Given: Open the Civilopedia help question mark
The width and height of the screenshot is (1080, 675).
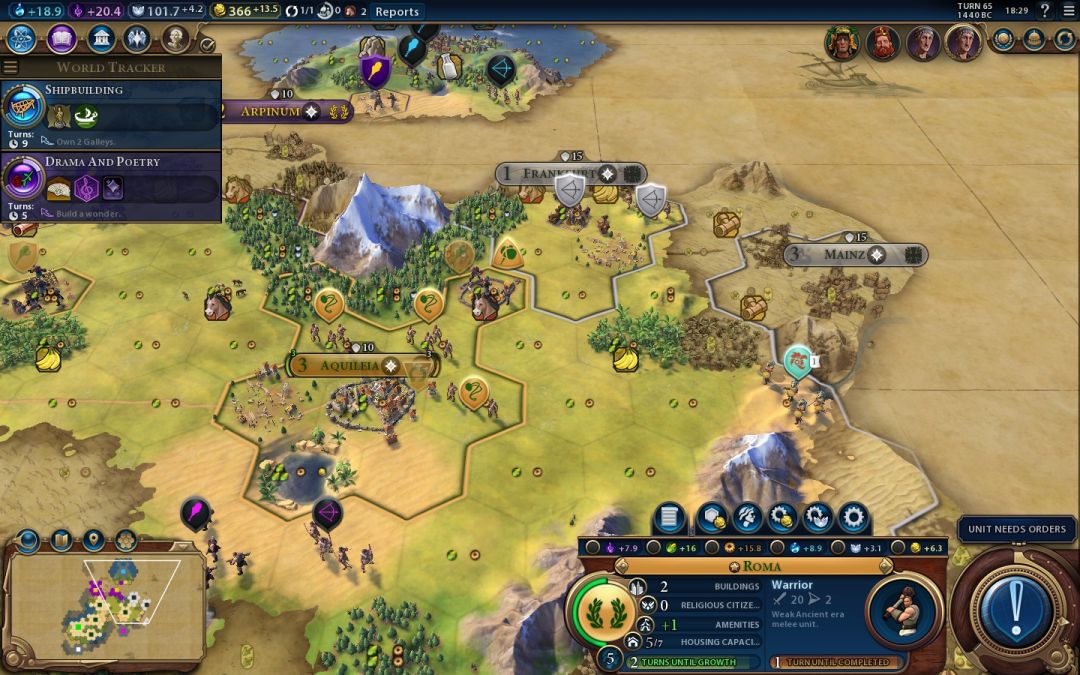Looking at the screenshot, I should click(x=1045, y=11).
